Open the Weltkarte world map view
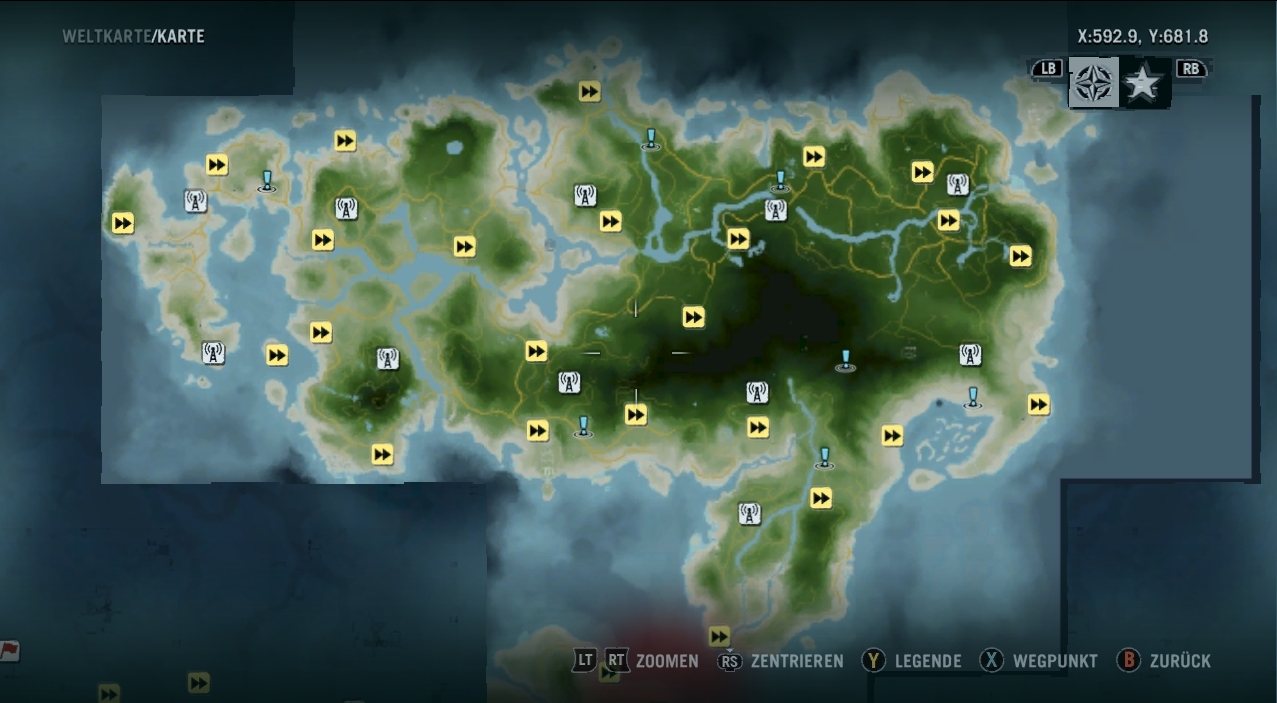1277x703 pixels. coord(105,37)
